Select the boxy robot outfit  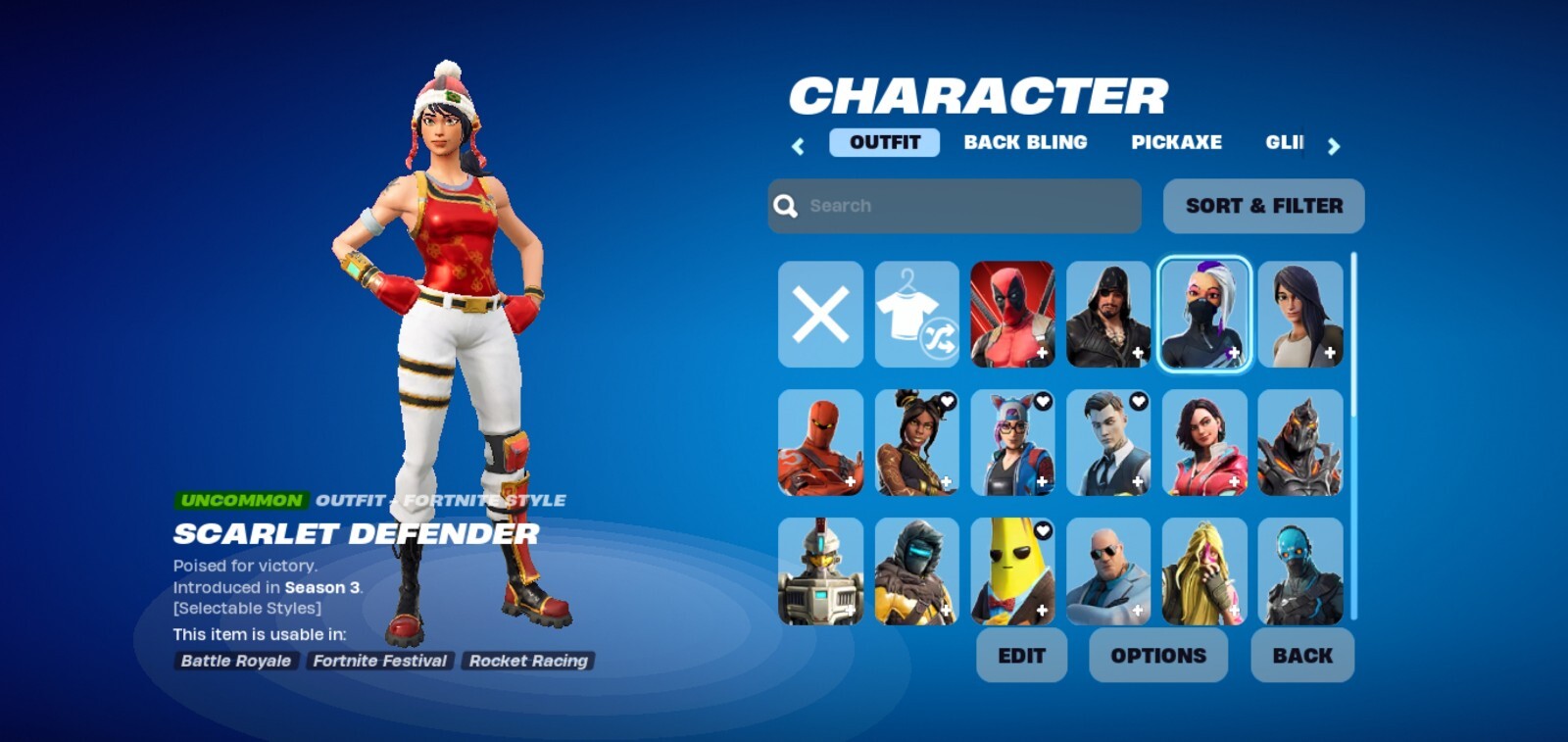(819, 569)
